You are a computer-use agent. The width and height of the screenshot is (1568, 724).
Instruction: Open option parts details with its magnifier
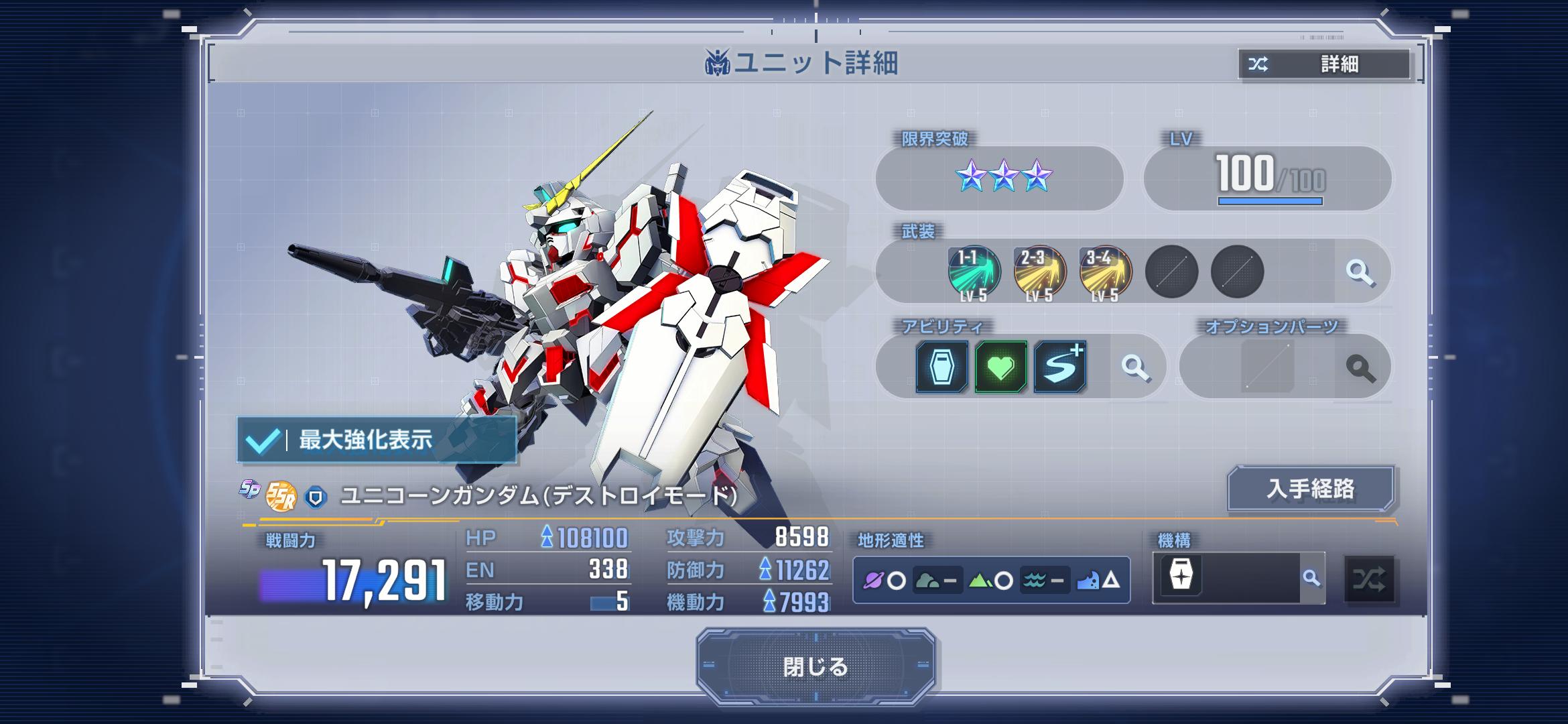point(1360,367)
